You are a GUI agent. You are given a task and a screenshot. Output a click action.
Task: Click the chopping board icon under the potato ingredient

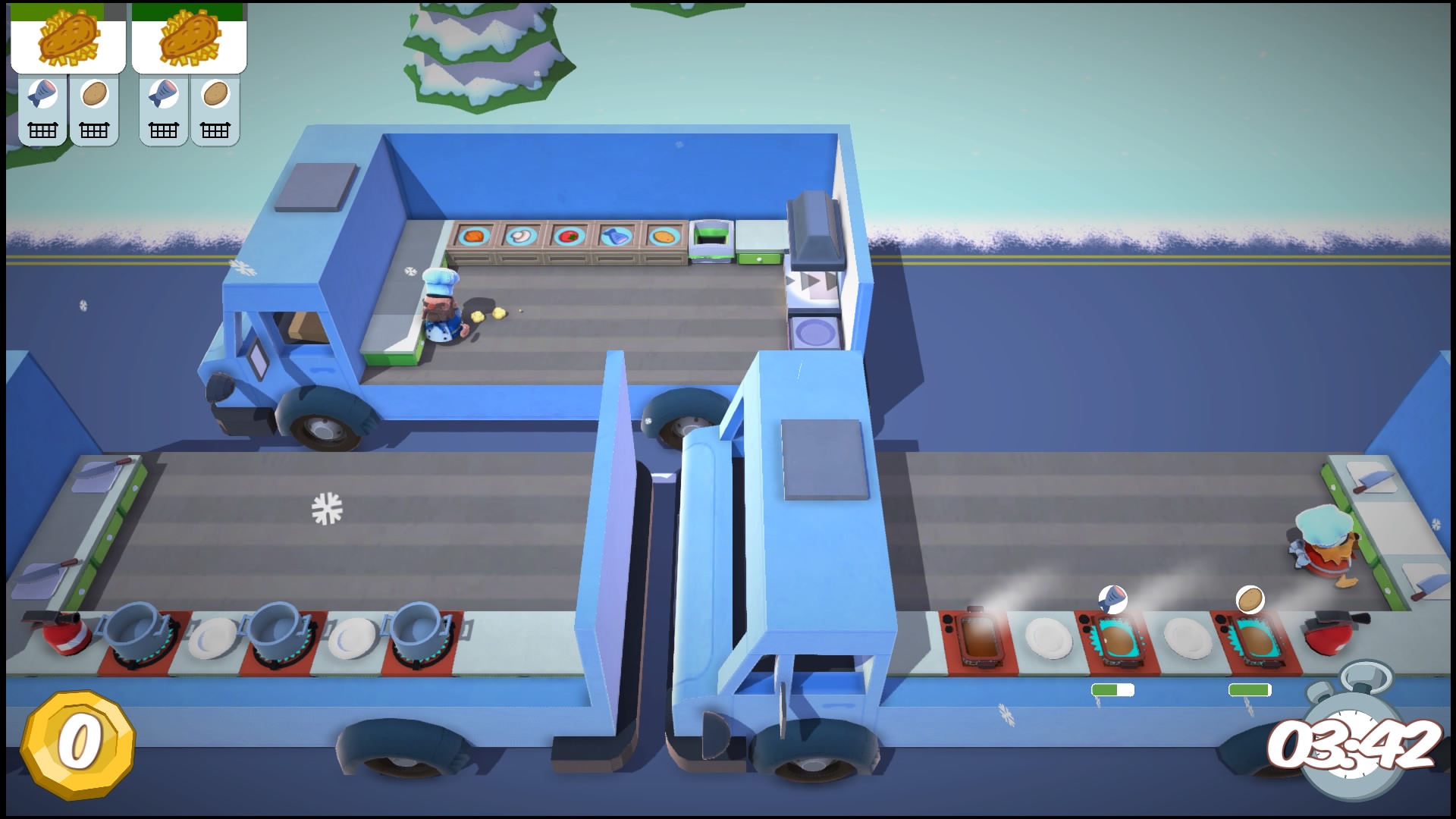95,129
